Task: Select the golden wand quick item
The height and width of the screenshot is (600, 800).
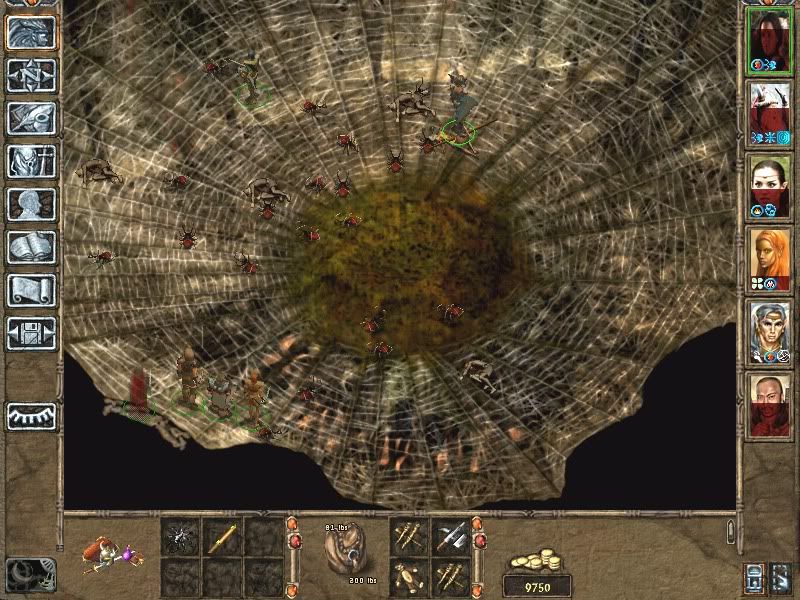Action: (x=222, y=538)
